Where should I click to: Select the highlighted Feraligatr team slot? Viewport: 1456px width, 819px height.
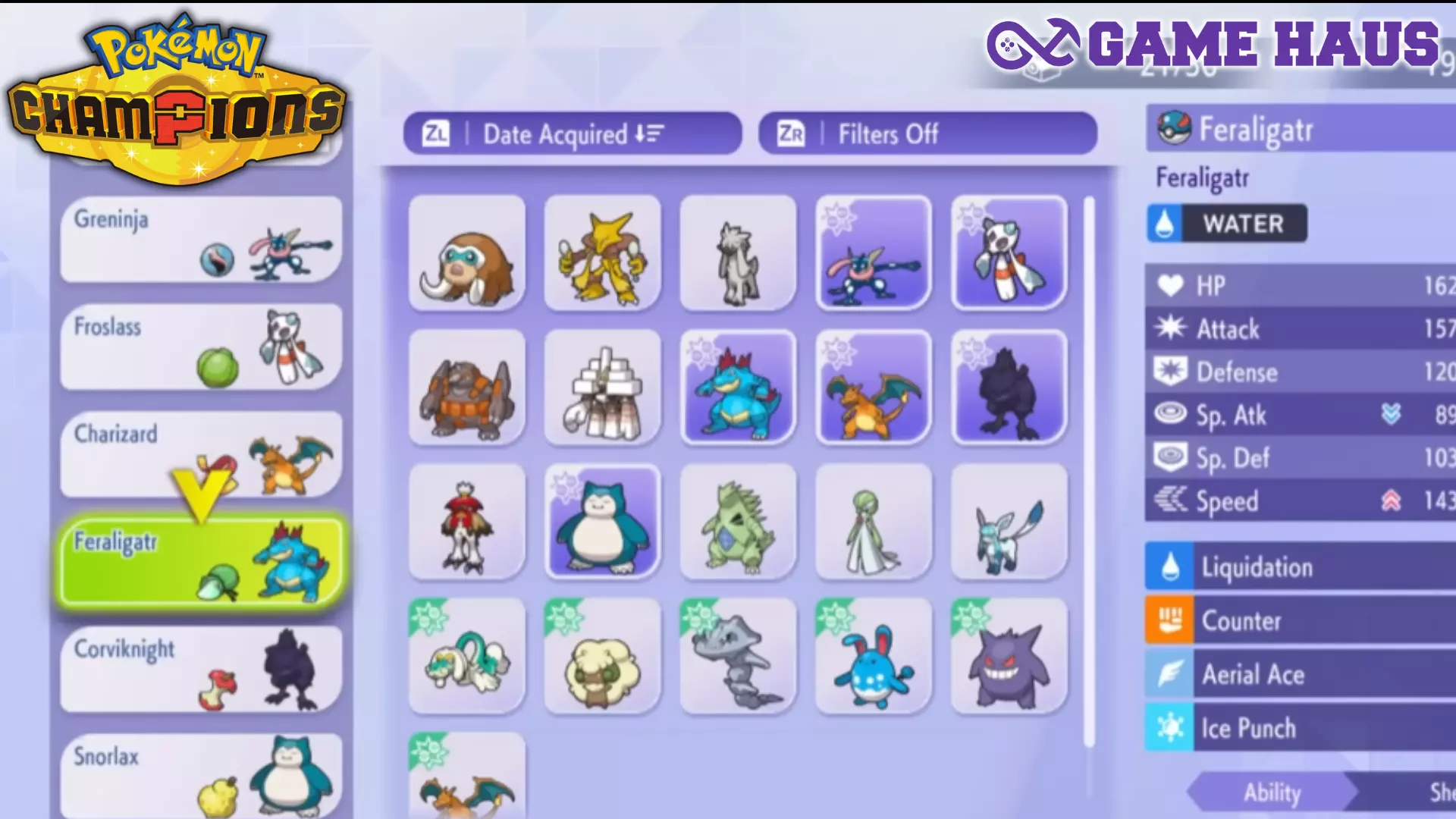pyautogui.click(x=201, y=561)
